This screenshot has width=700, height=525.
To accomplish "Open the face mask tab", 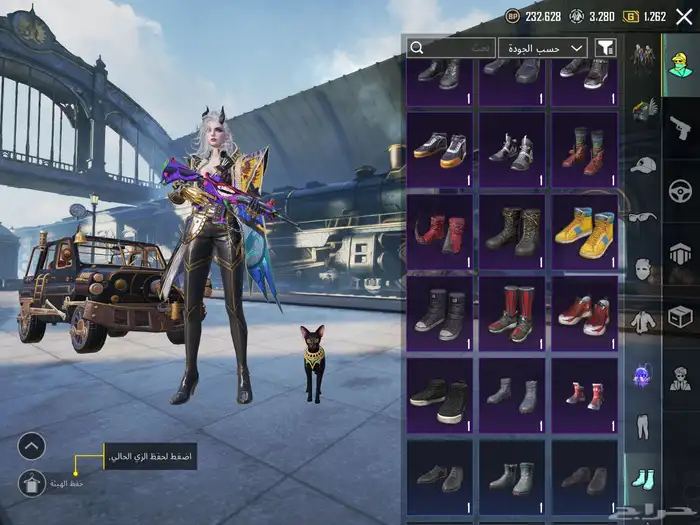I will pyautogui.click(x=642, y=269).
